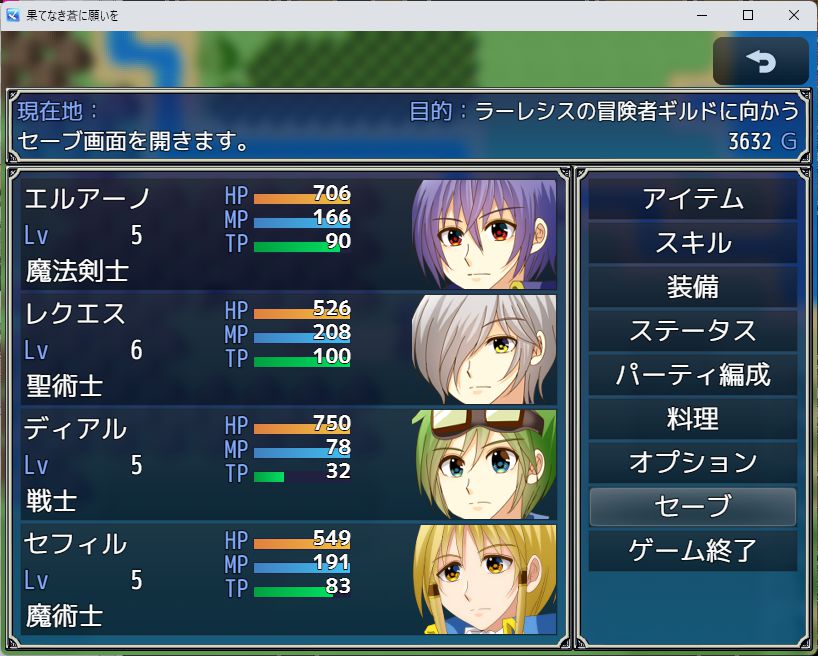Pick party member ディアル the 戦士
Screen dimensions: 818x656
tap(288, 464)
